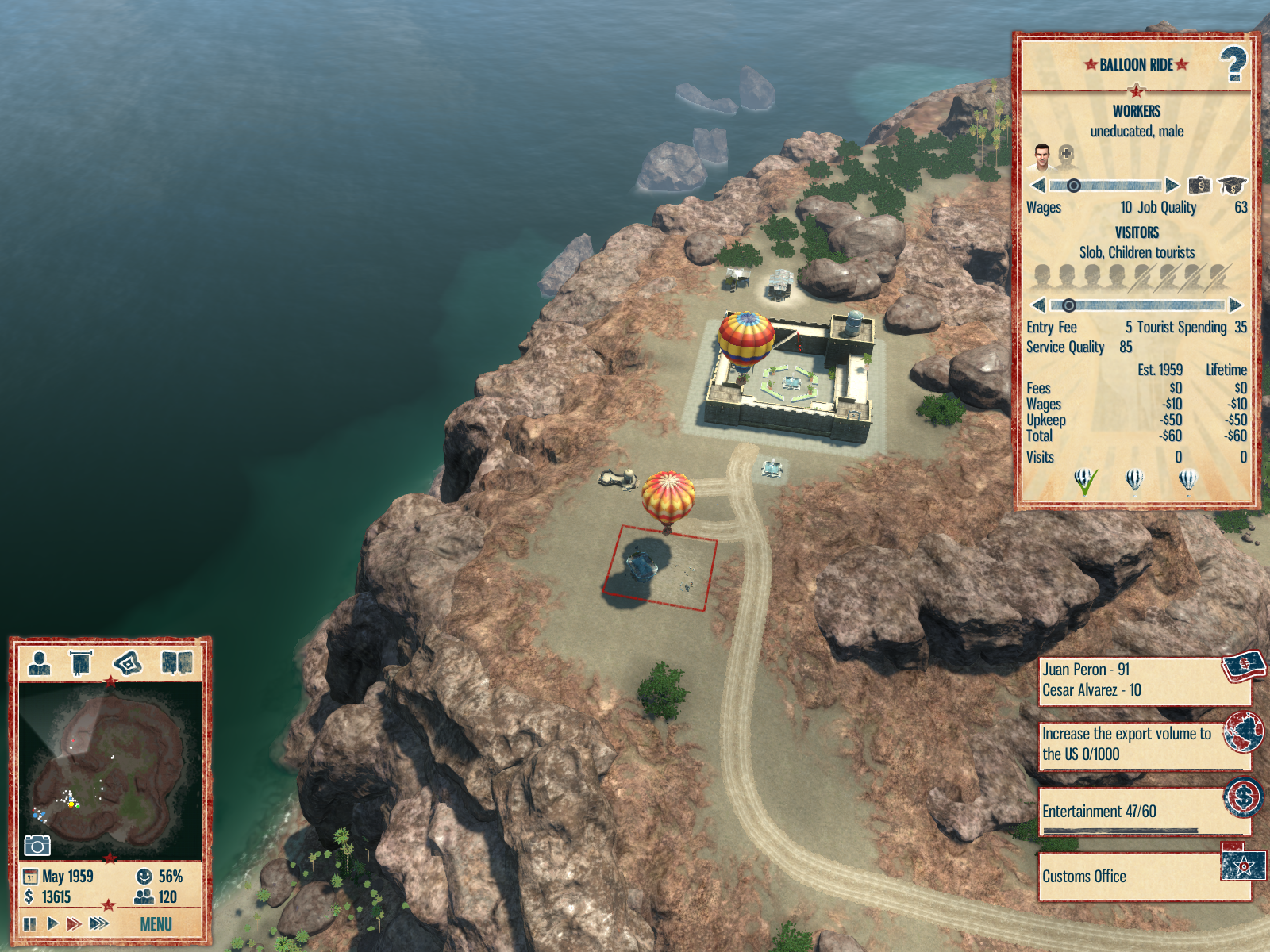Select the checked balloon mode icon
This screenshot has height=952, width=1270.
pyautogui.click(x=1084, y=480)
